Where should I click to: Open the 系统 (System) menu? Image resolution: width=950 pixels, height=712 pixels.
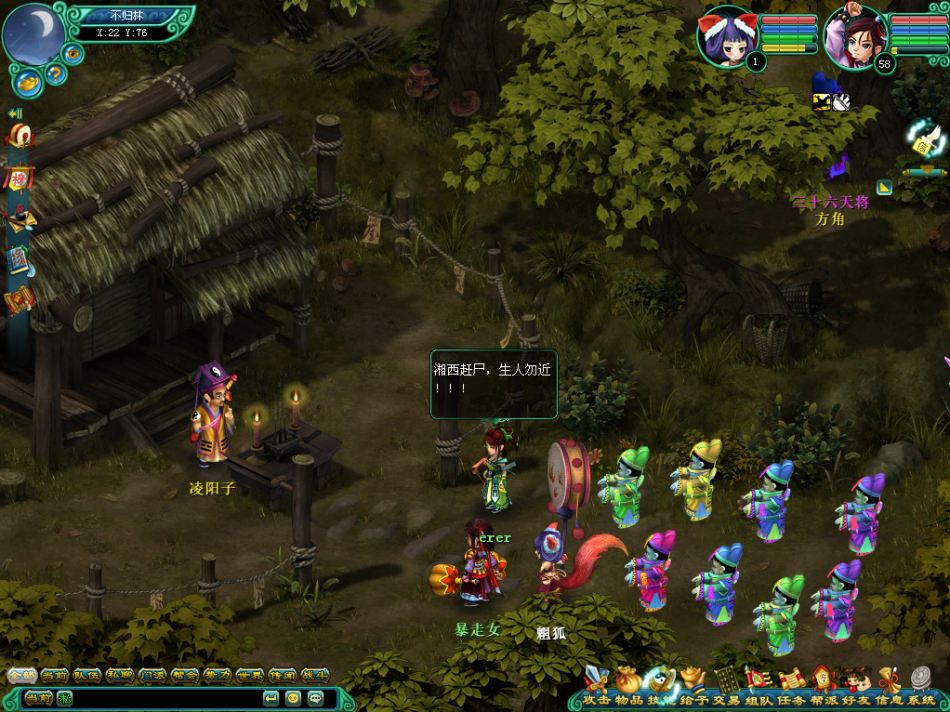pyautogui.click(x=919, y=682)
